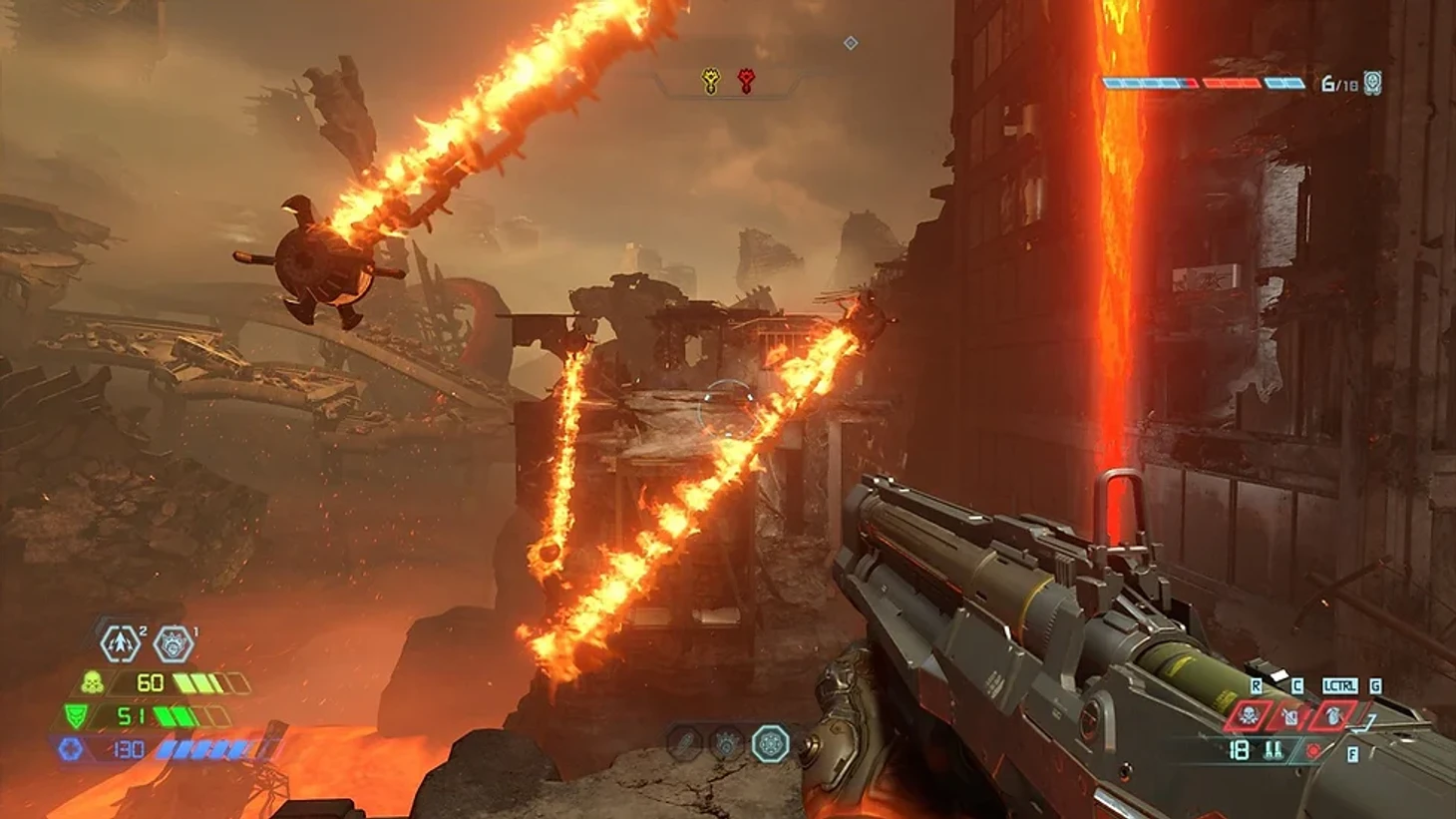
Task: Select the dash charge arrow icon
Action: point(121,643)
